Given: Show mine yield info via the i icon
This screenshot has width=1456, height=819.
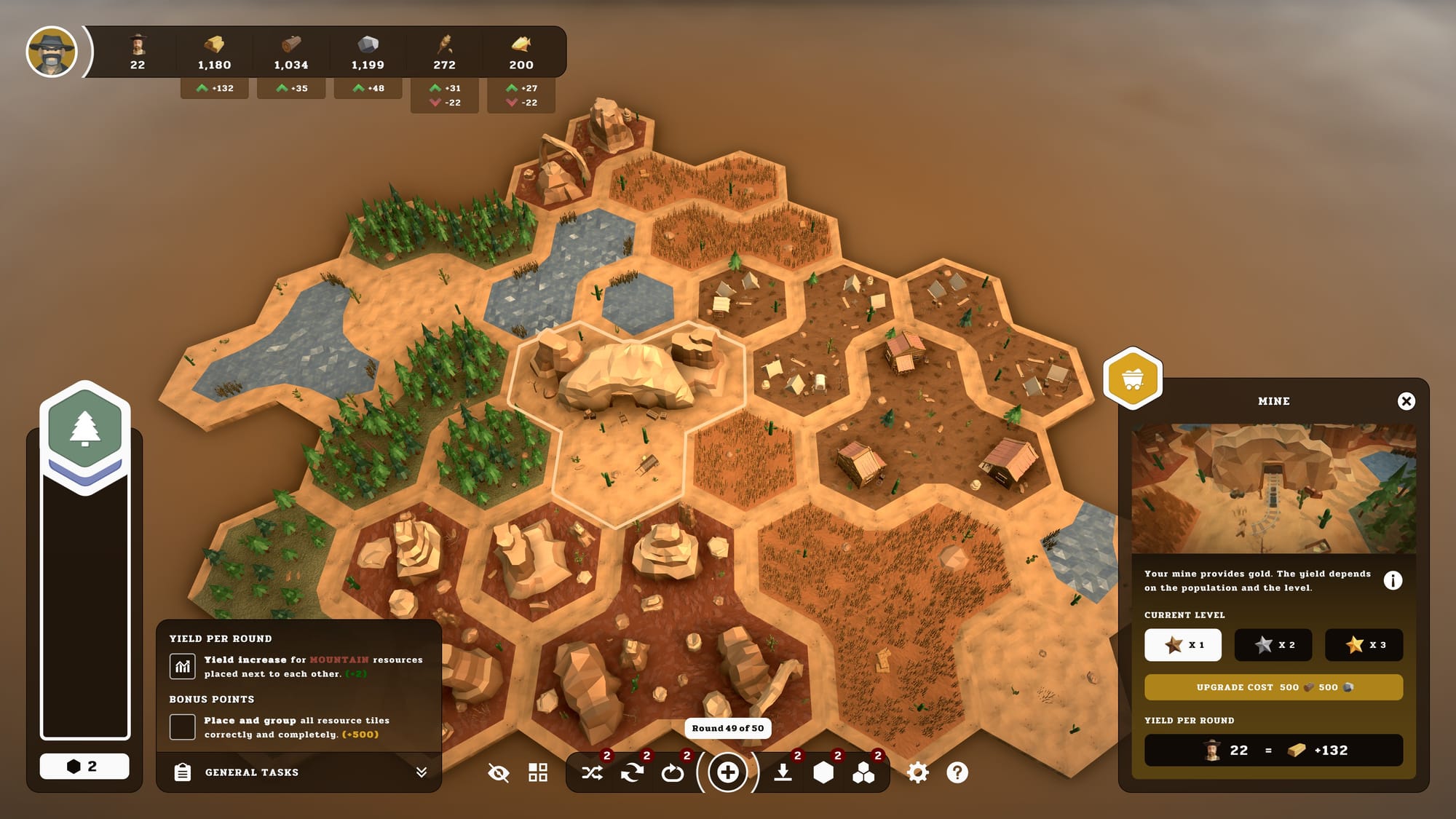Looking at the screenshot, I should [1392, 580].
